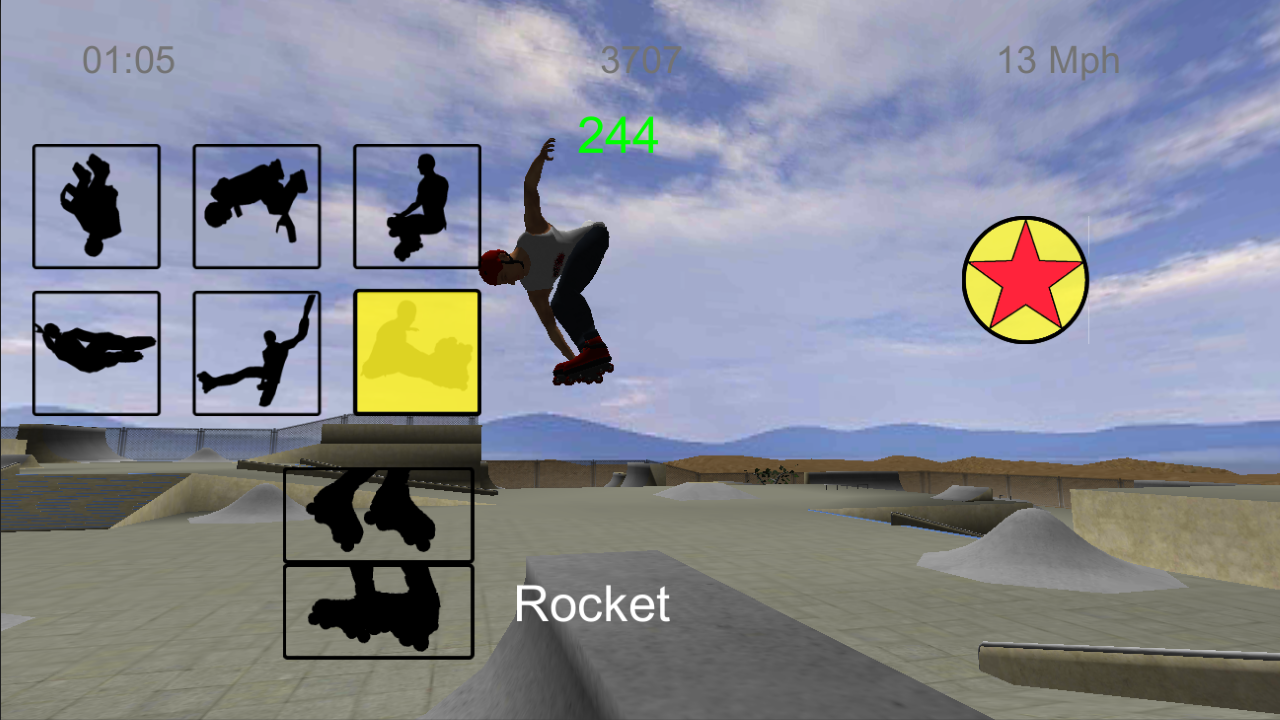Choose the seated lotus grab trick icon

tap(416, 206)
